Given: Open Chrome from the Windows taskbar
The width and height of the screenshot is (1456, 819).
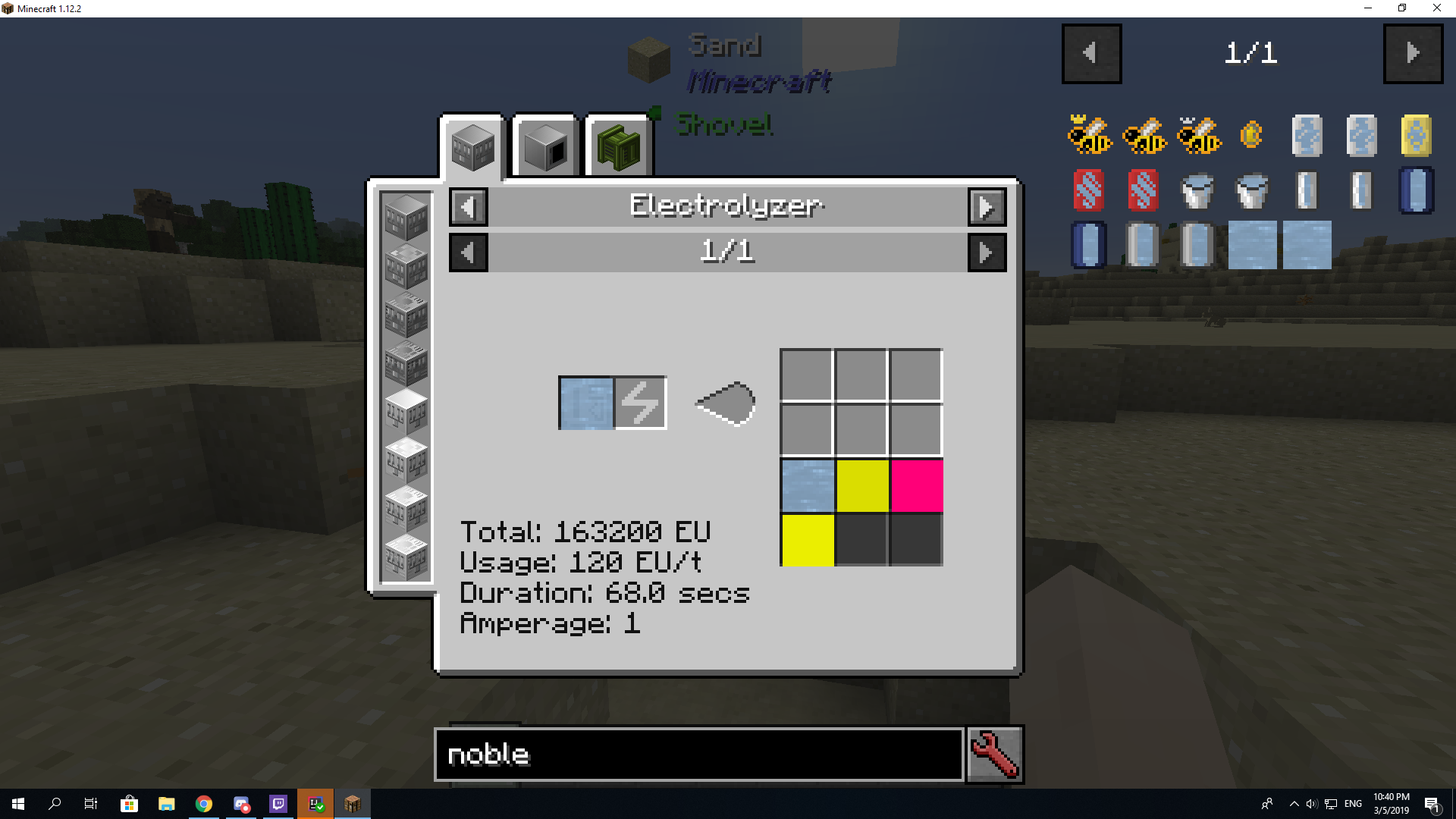Looking at the screenshot, I should [203, 803].
